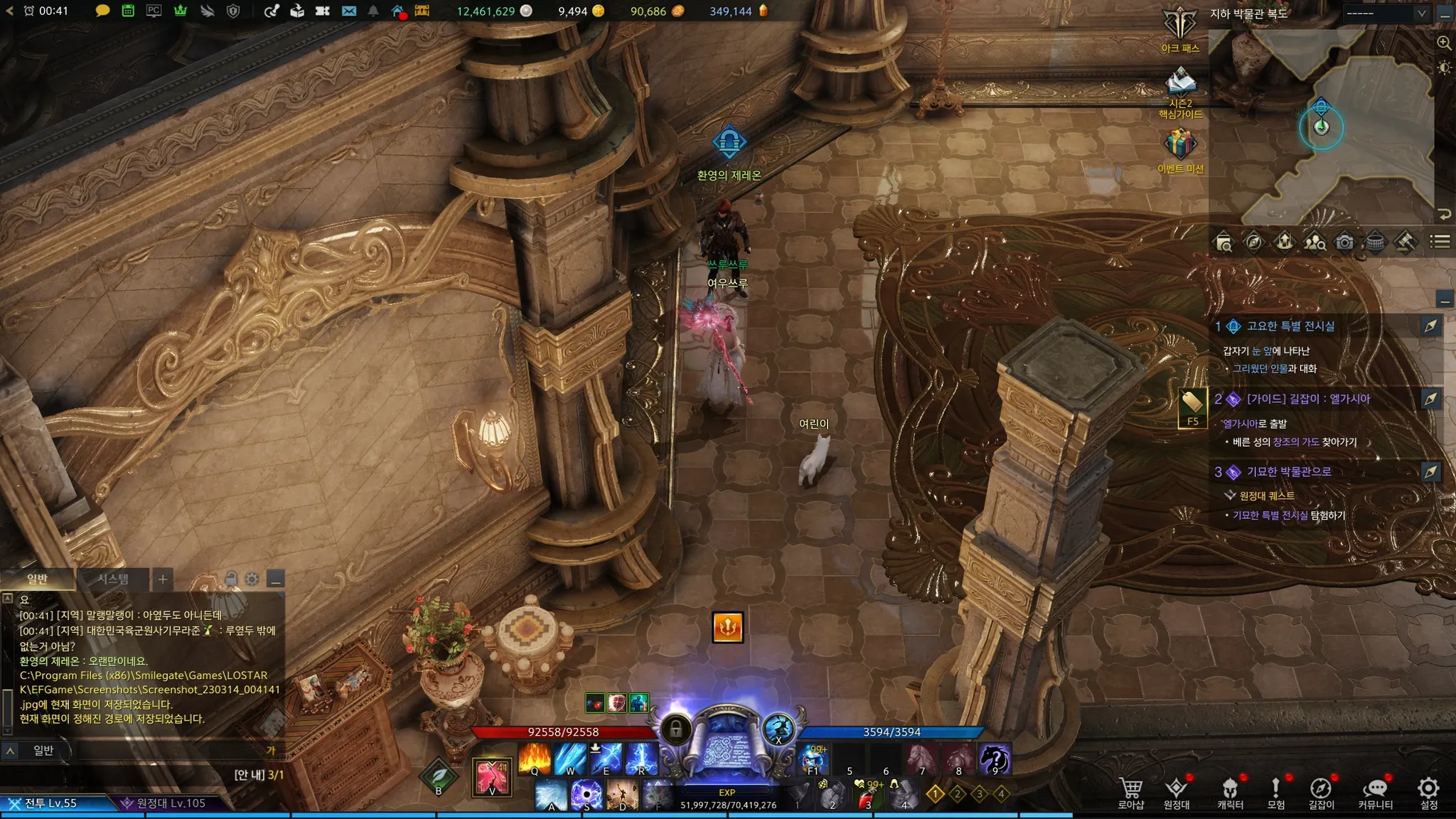Click the minimap zoom magnifier button

click(x=1444, y=43)
